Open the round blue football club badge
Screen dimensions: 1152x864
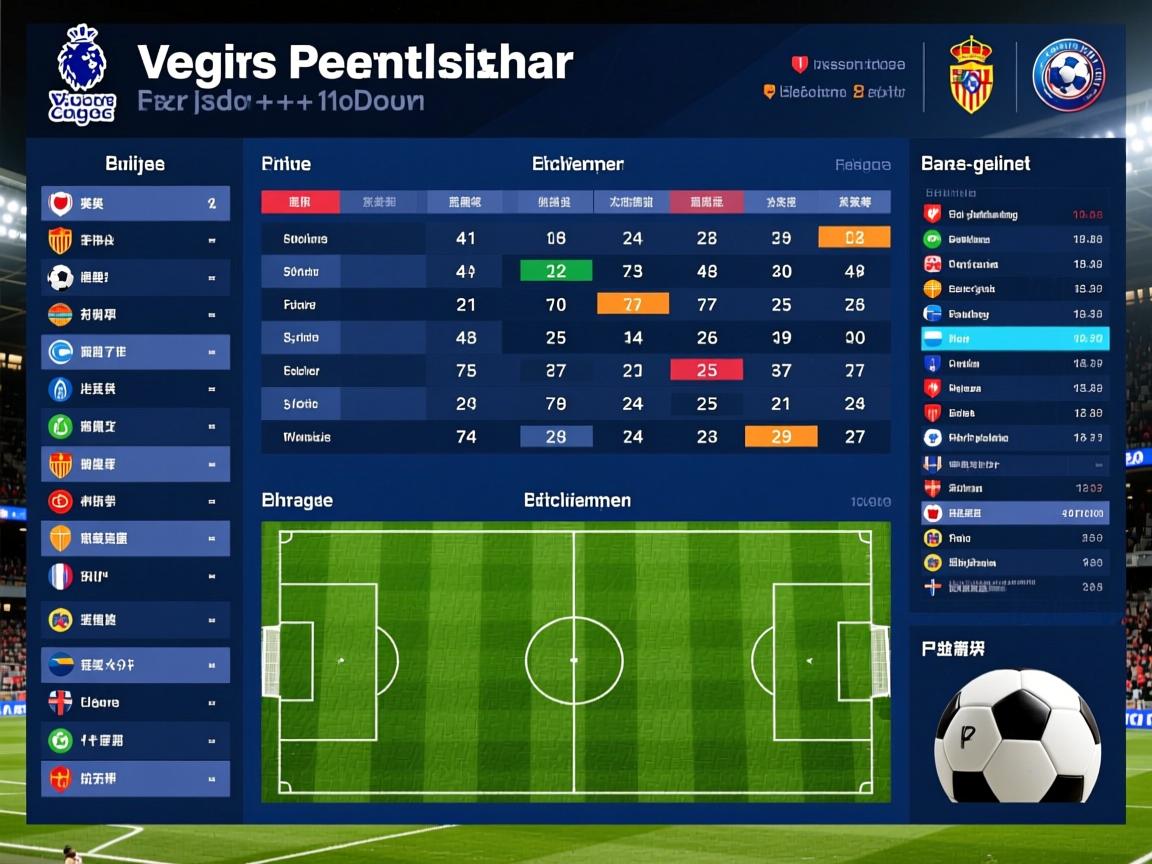tap(1068, 75)
